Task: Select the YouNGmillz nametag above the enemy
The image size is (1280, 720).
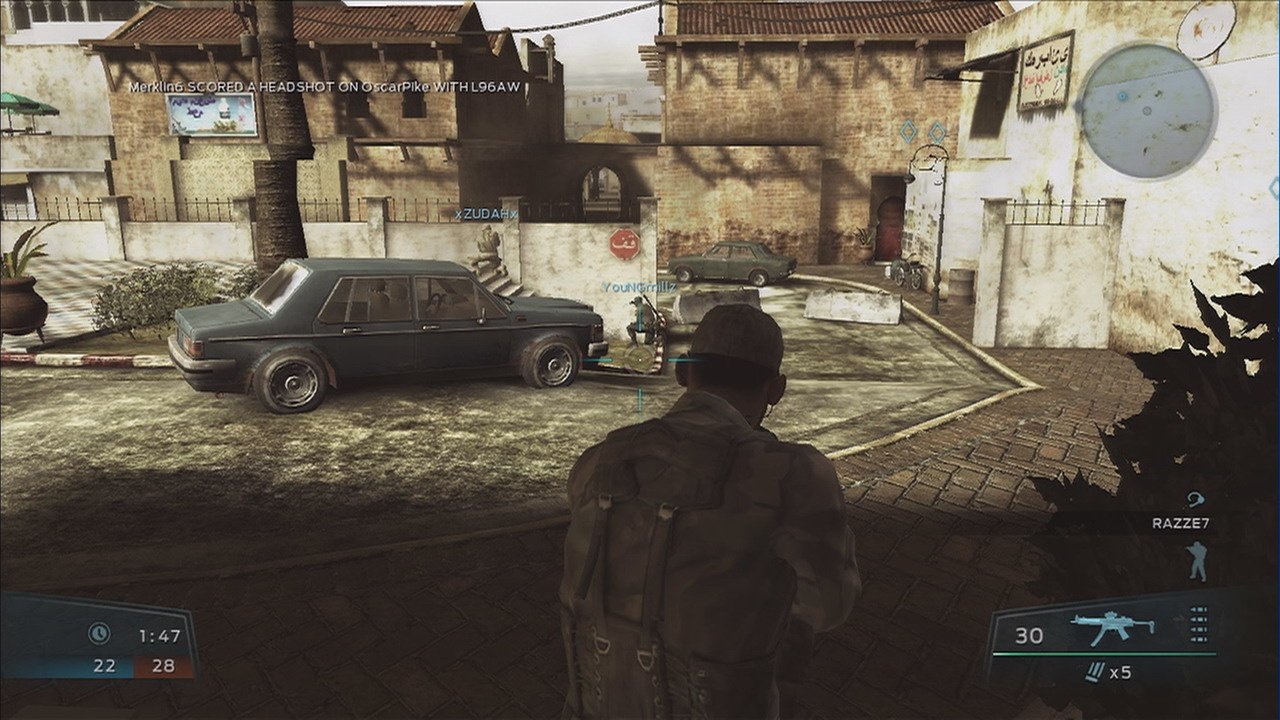Action: pyautogui.click(x=639, y=287)
